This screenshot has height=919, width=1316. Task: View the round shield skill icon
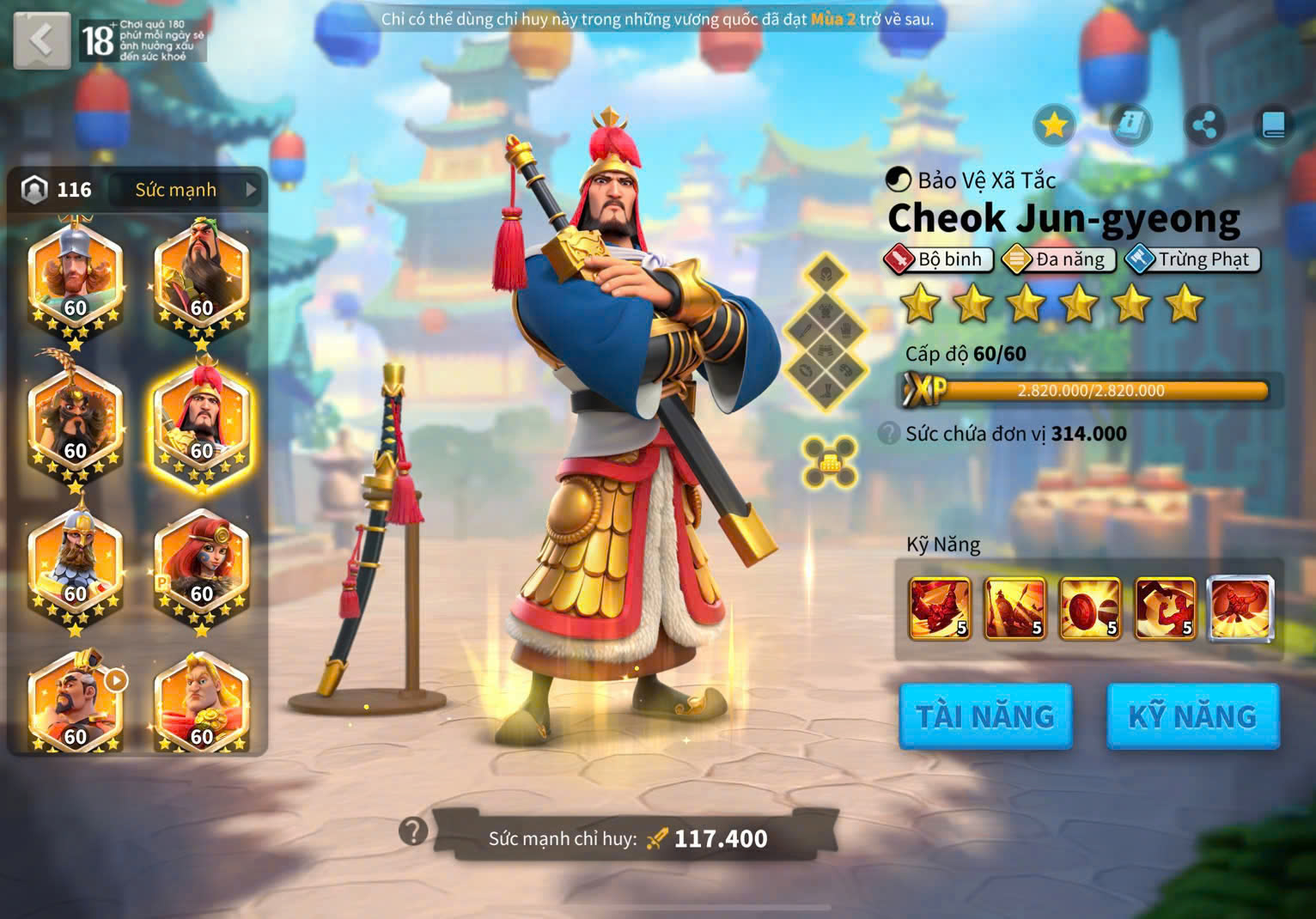(x=1090, y=609)
